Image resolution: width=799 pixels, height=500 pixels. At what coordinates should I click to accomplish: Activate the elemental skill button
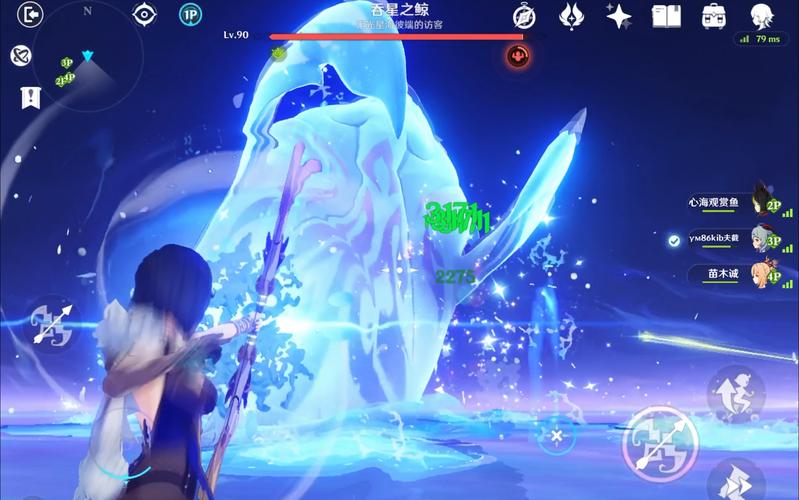pos(736,393)
